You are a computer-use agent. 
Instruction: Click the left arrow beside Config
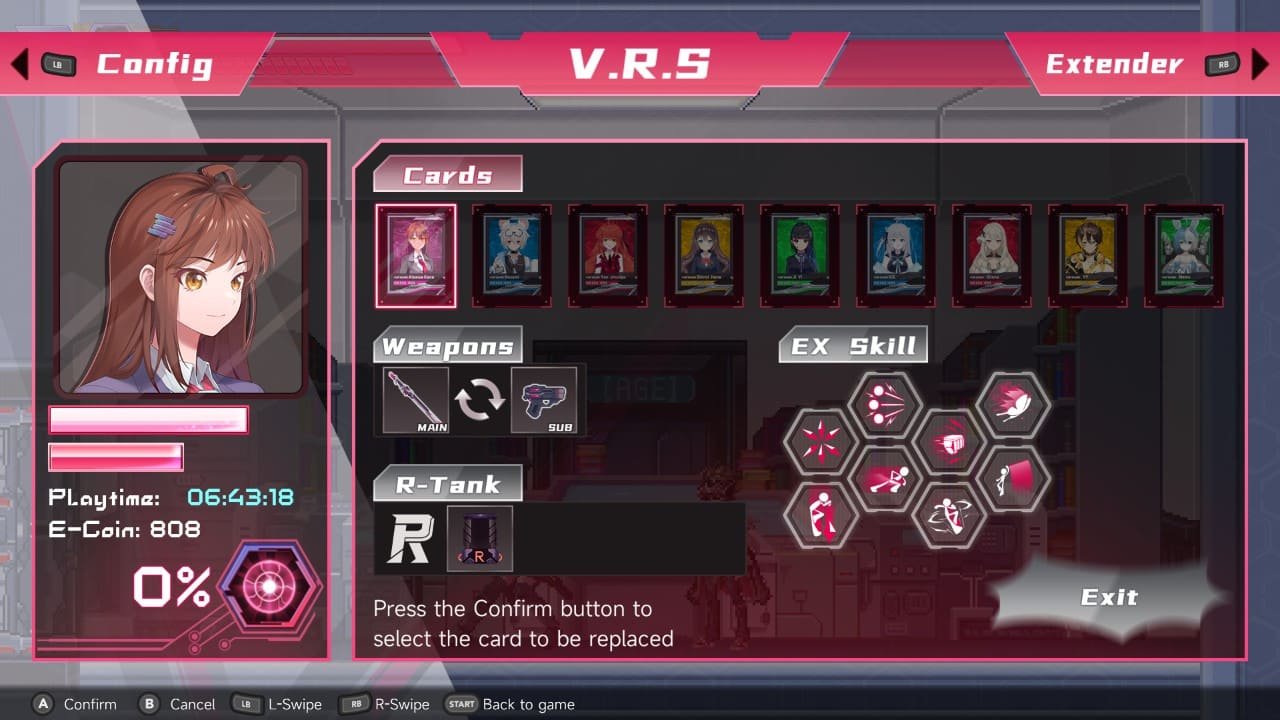[x=18, y=63]
